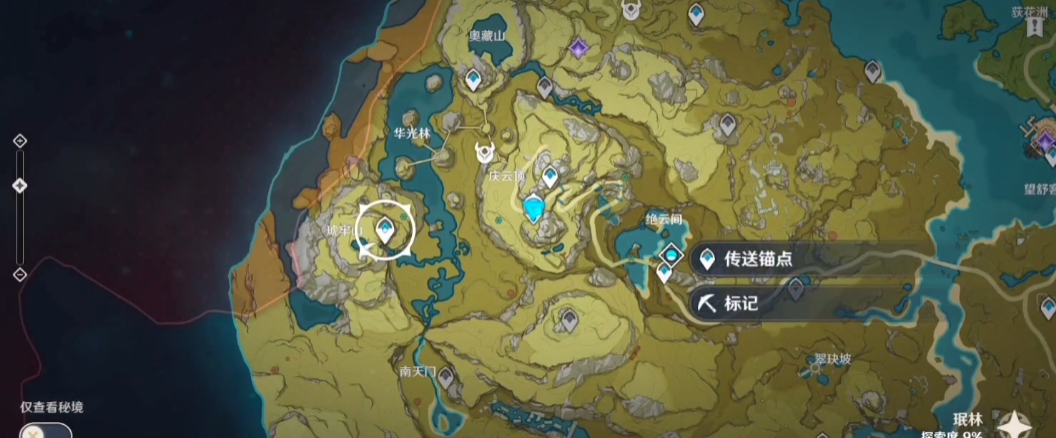The image size is (1056, 438).
Task: Select the horned domain icon near 华光林
Action: [x=486, y=152]
